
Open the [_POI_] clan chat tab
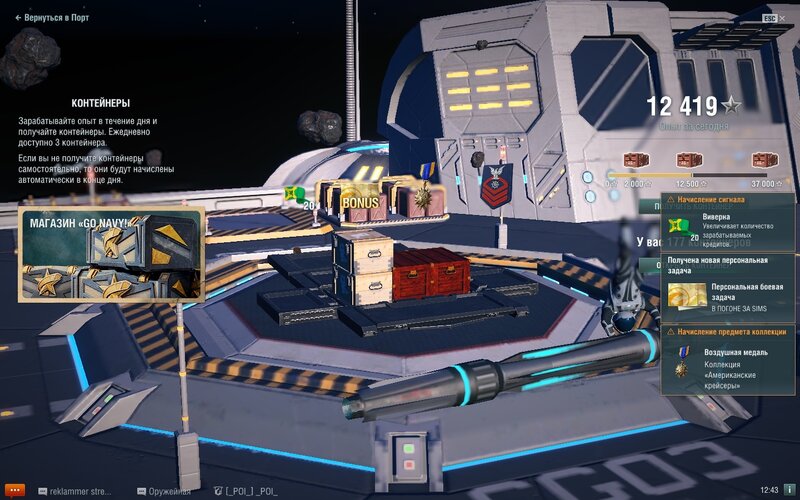click(247, 490)
